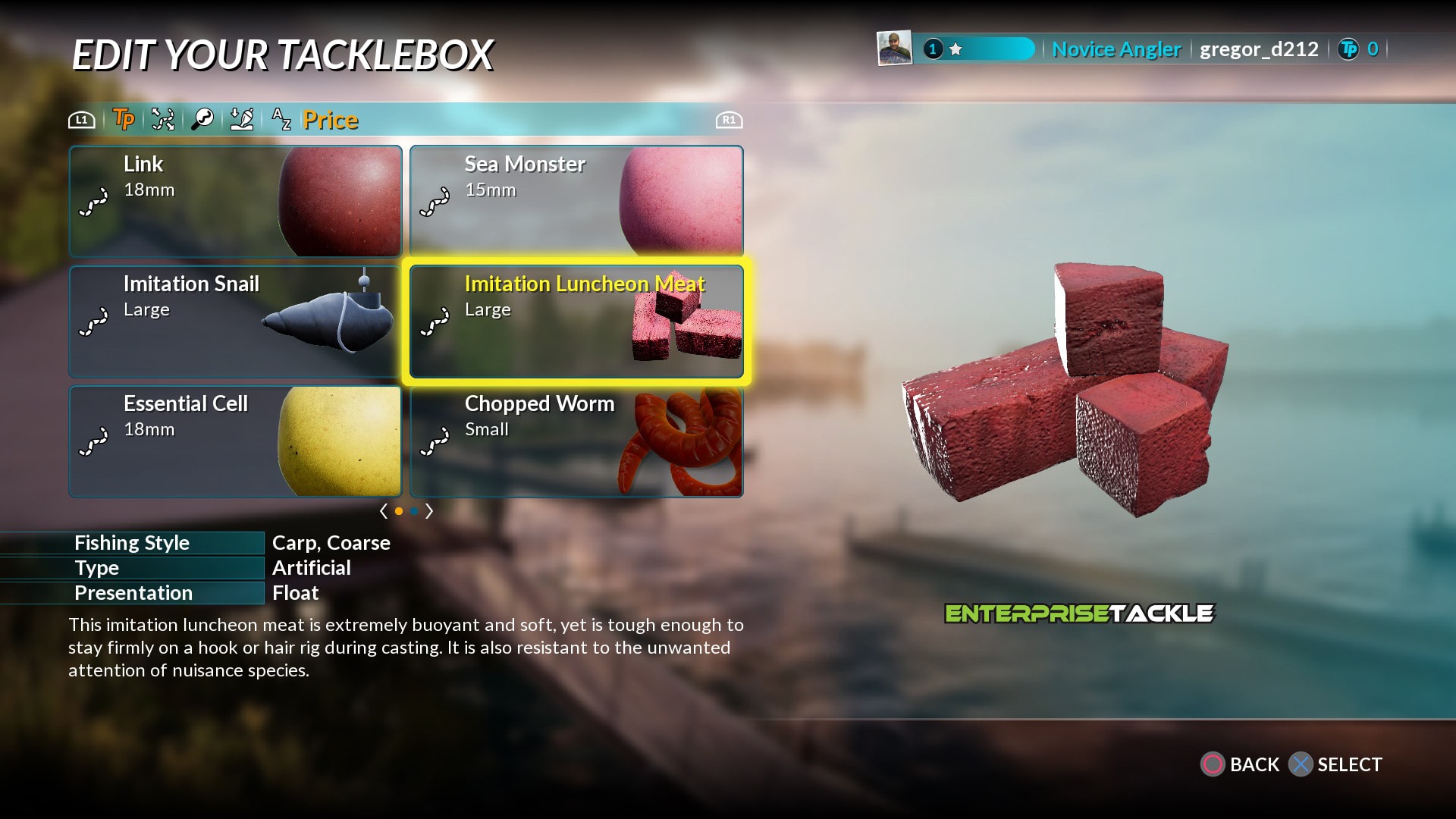This screenshot has width=1456, height=819.
Task: Select the Sea Monster 15mm bait tile
Action: click(x=576, y=202)
